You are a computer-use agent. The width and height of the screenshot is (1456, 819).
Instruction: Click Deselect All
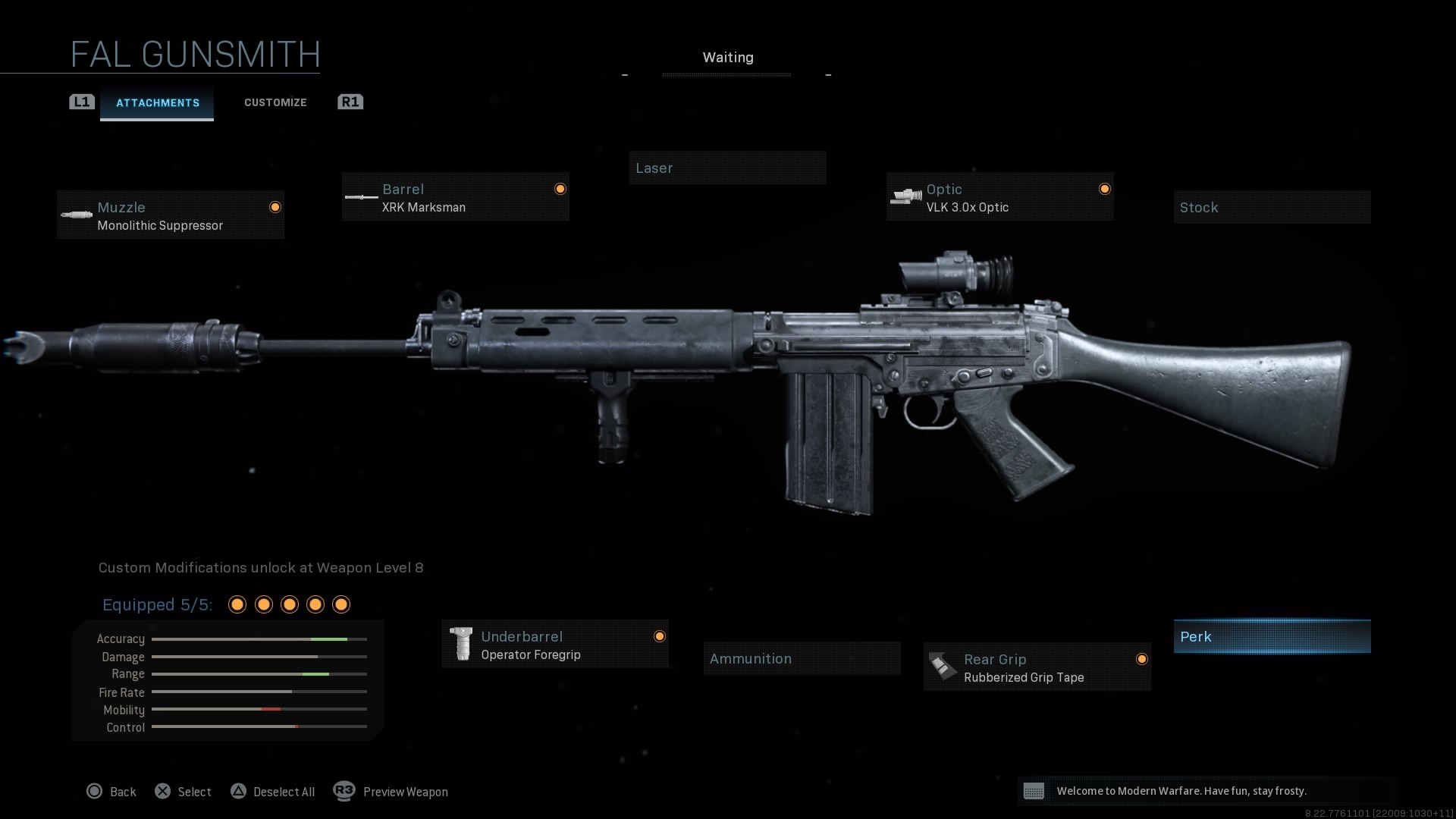(273, 791)
